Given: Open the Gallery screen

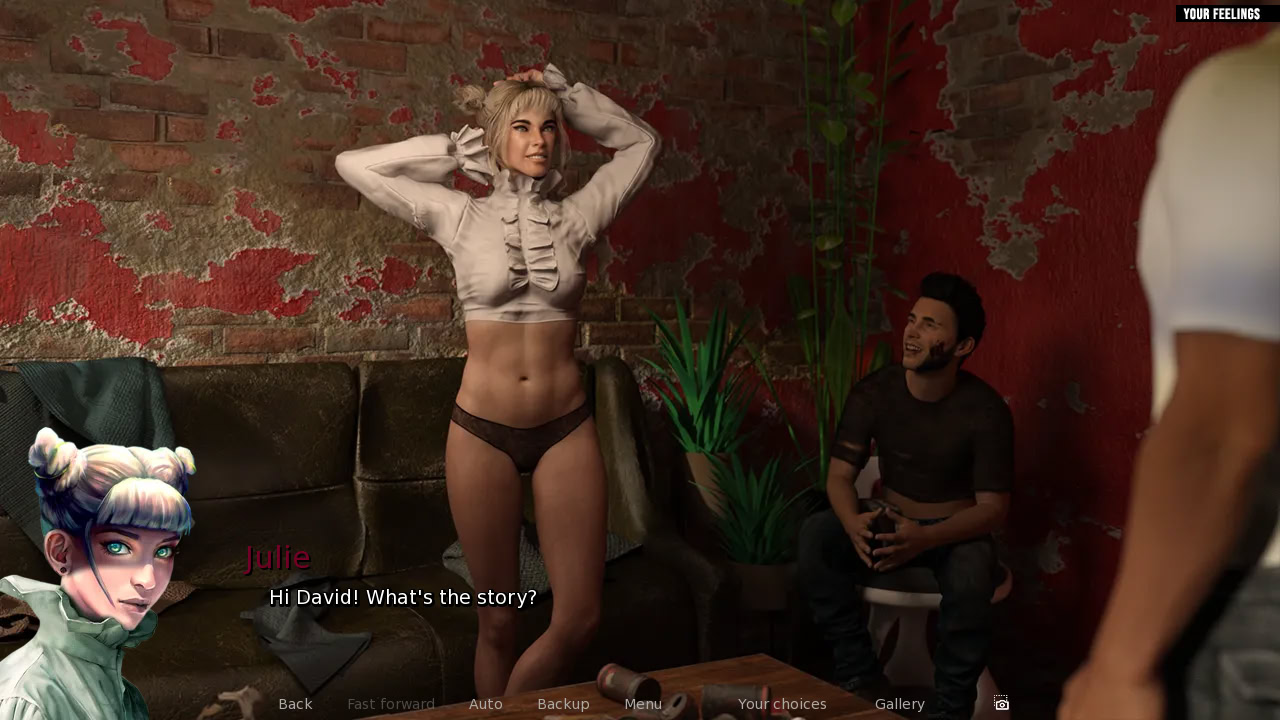Looking at the screenshot, I should click(x=899, y=703).
